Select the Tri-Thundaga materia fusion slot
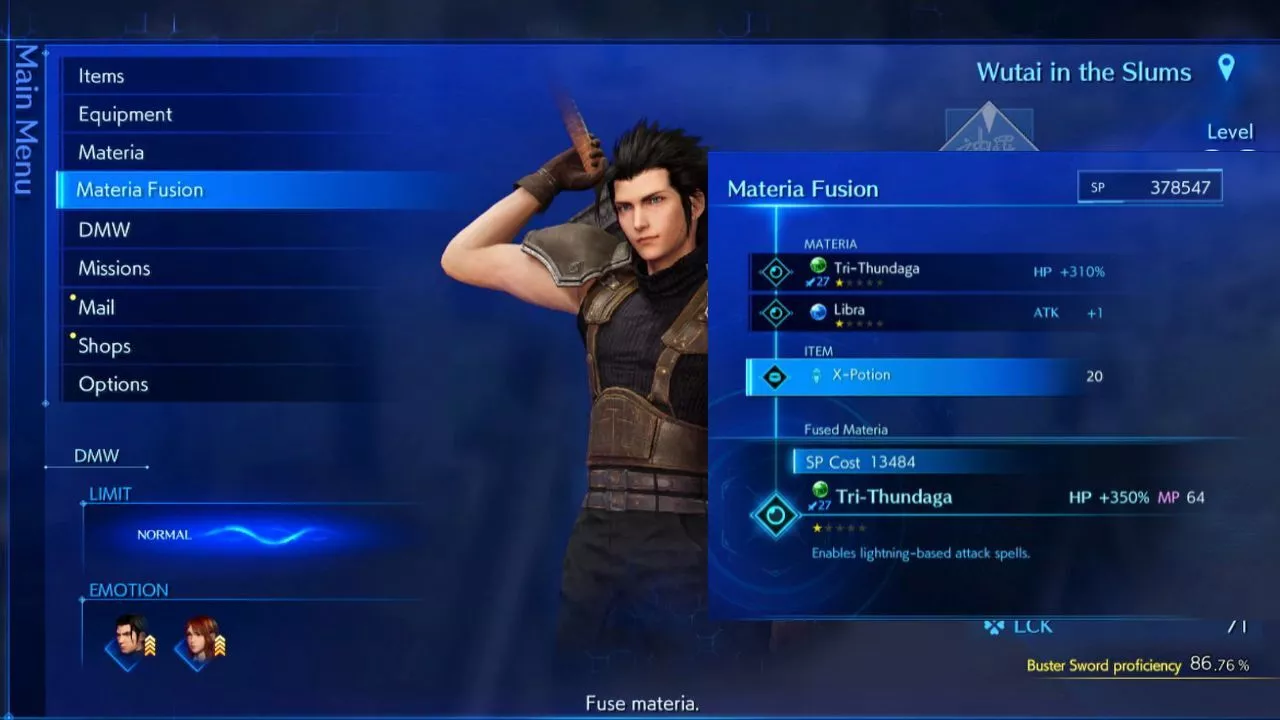The width and height of the screenshot is (1280, 720). click(876, 270)
